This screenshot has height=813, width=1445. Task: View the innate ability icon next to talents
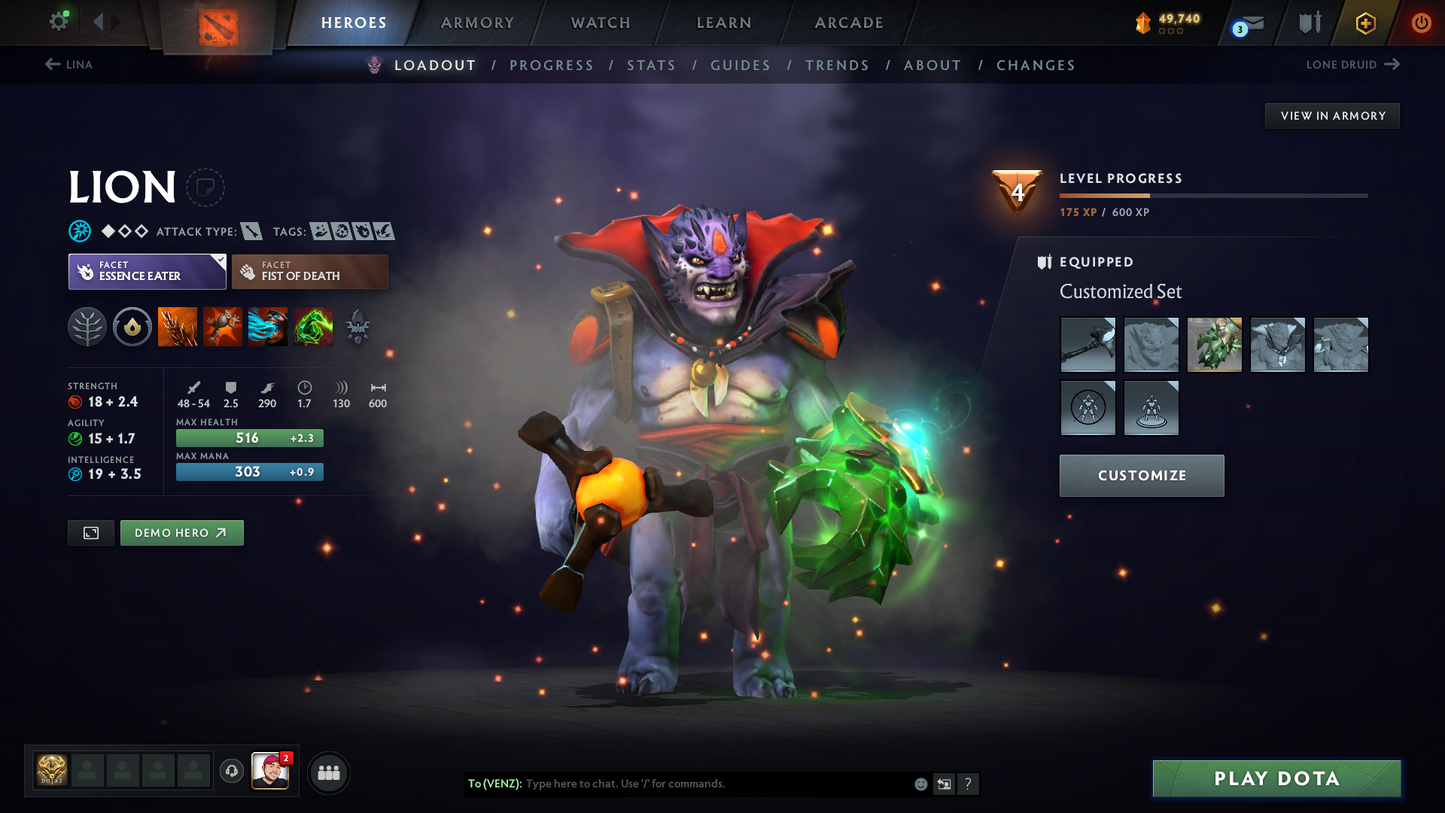(x=132, y=326)
